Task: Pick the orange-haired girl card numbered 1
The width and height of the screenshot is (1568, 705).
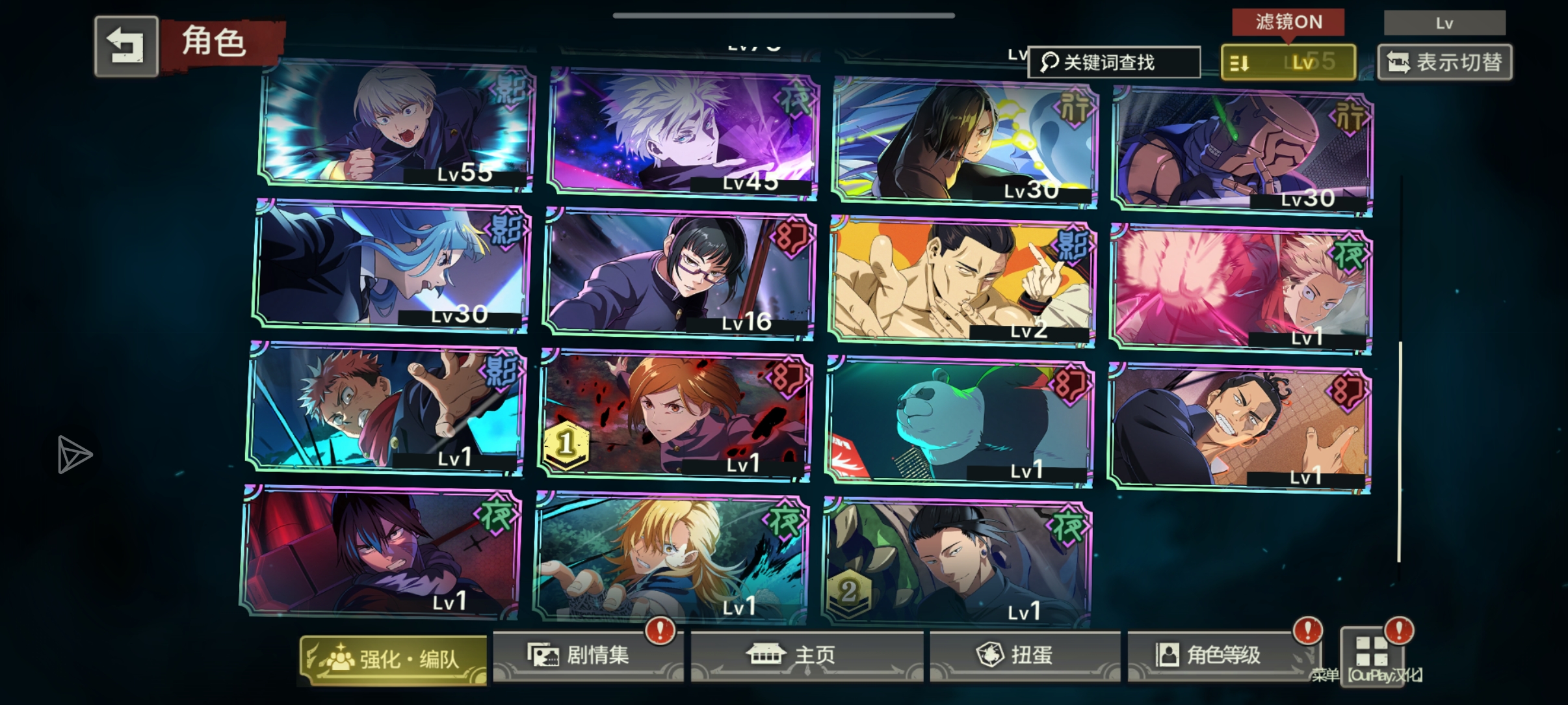Action: [x=676, y=416]
